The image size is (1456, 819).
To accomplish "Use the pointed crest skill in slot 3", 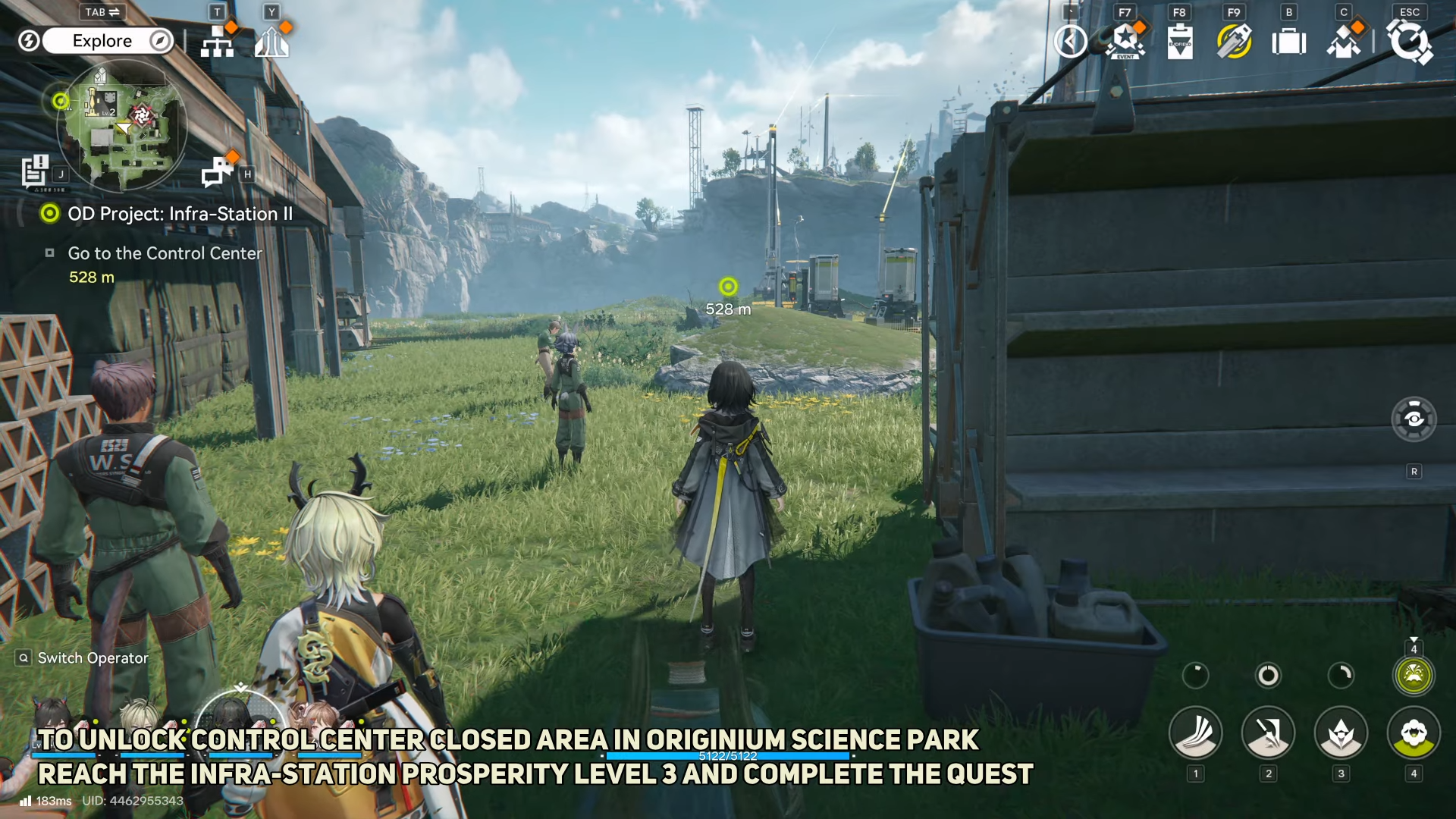I will click(x=1341, y=733).
